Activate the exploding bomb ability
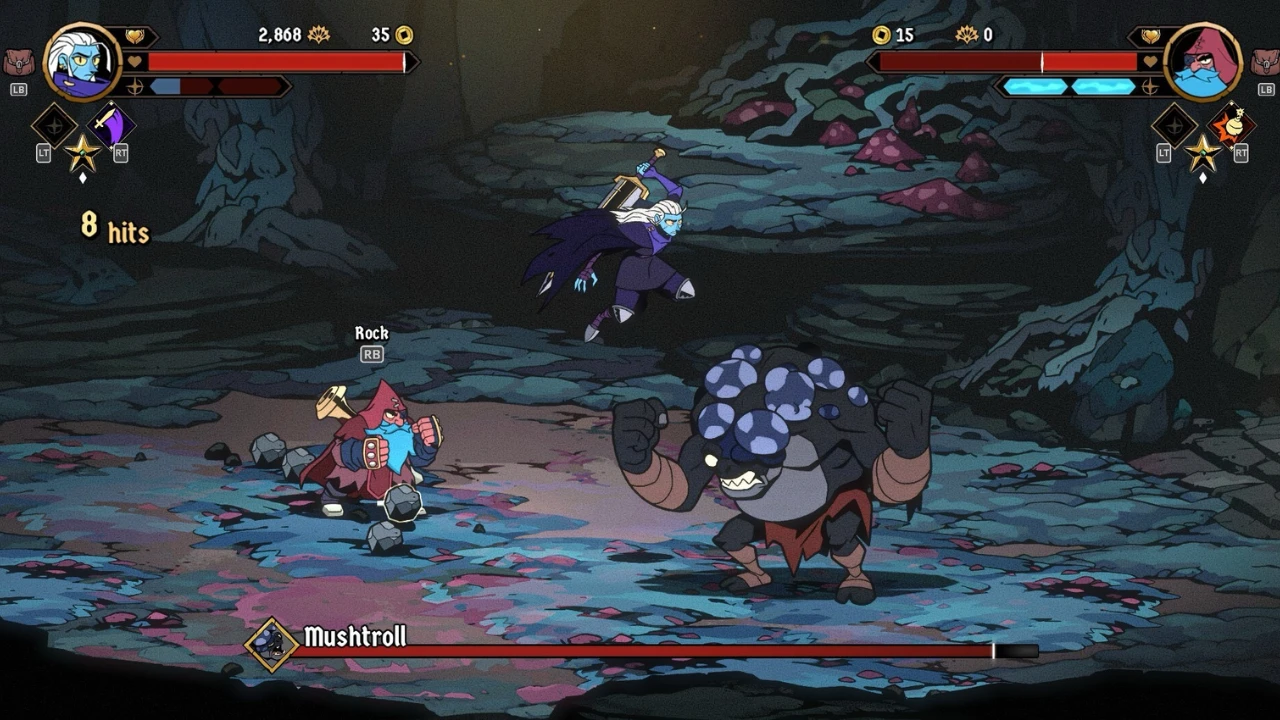 [1231, 125]
